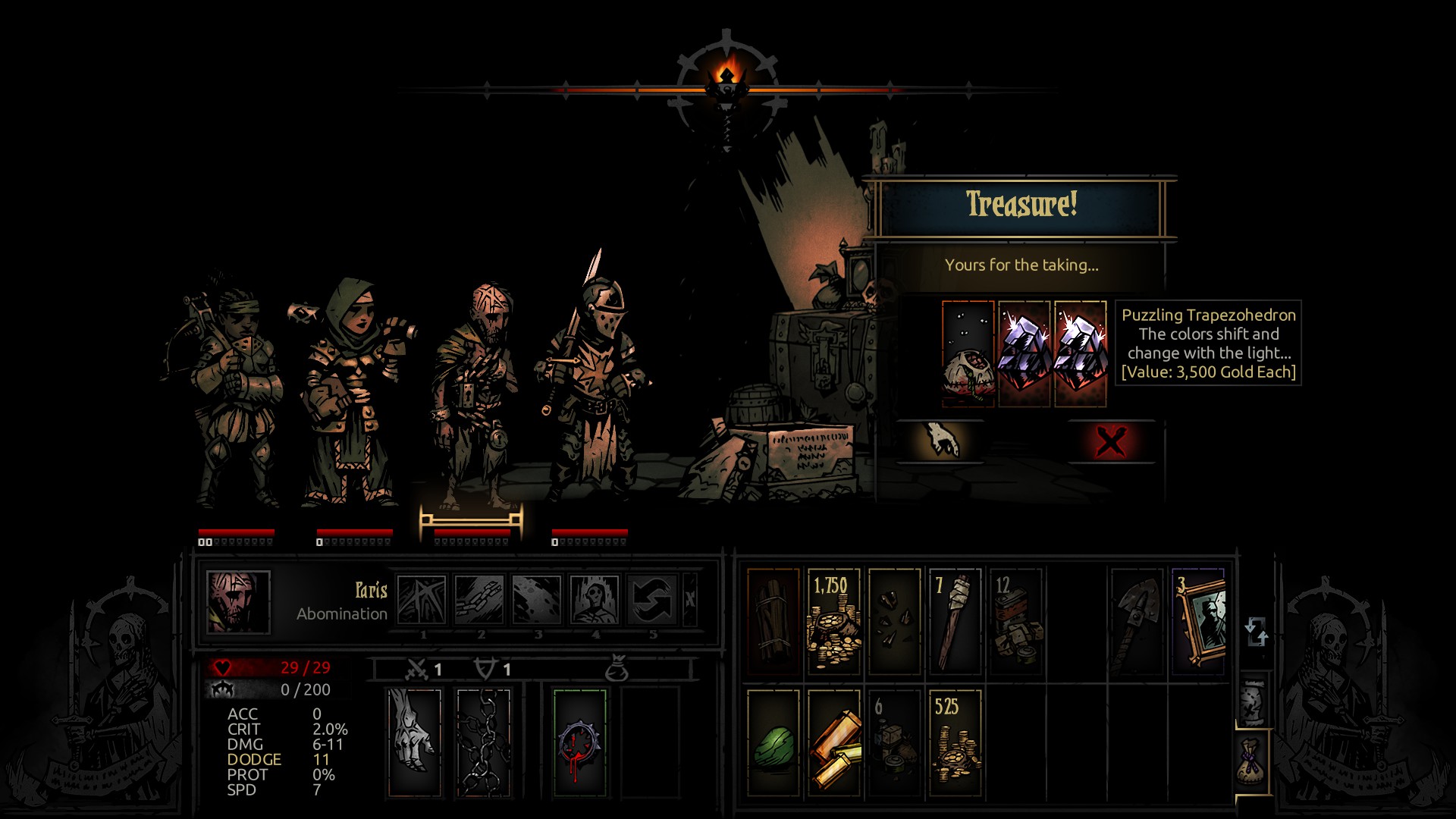Select the 525 gold stack
The image size is (1456, 819).
(955, 742)
